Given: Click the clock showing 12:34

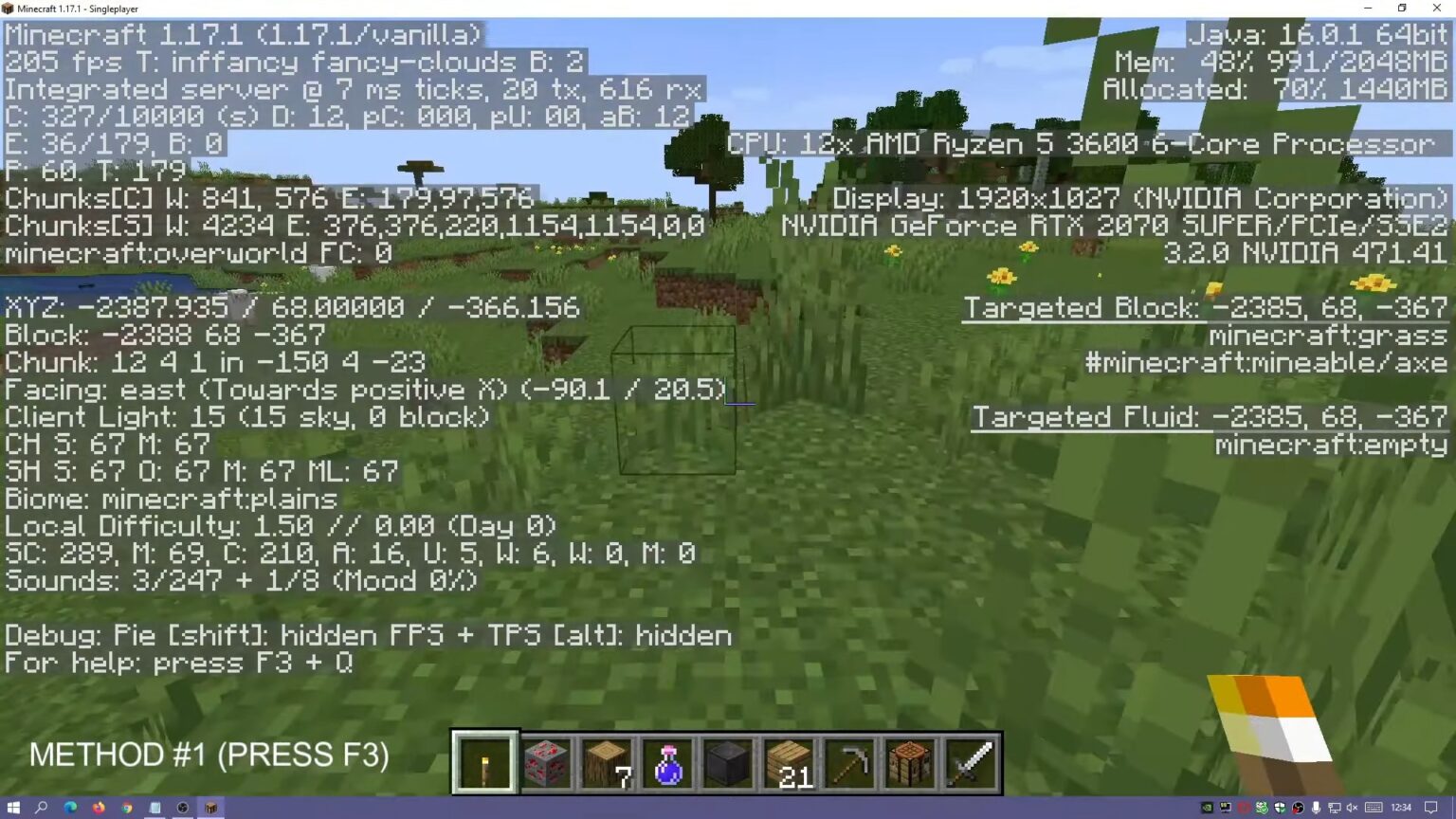Looking at the screenshot, I should pos(1401,808).
